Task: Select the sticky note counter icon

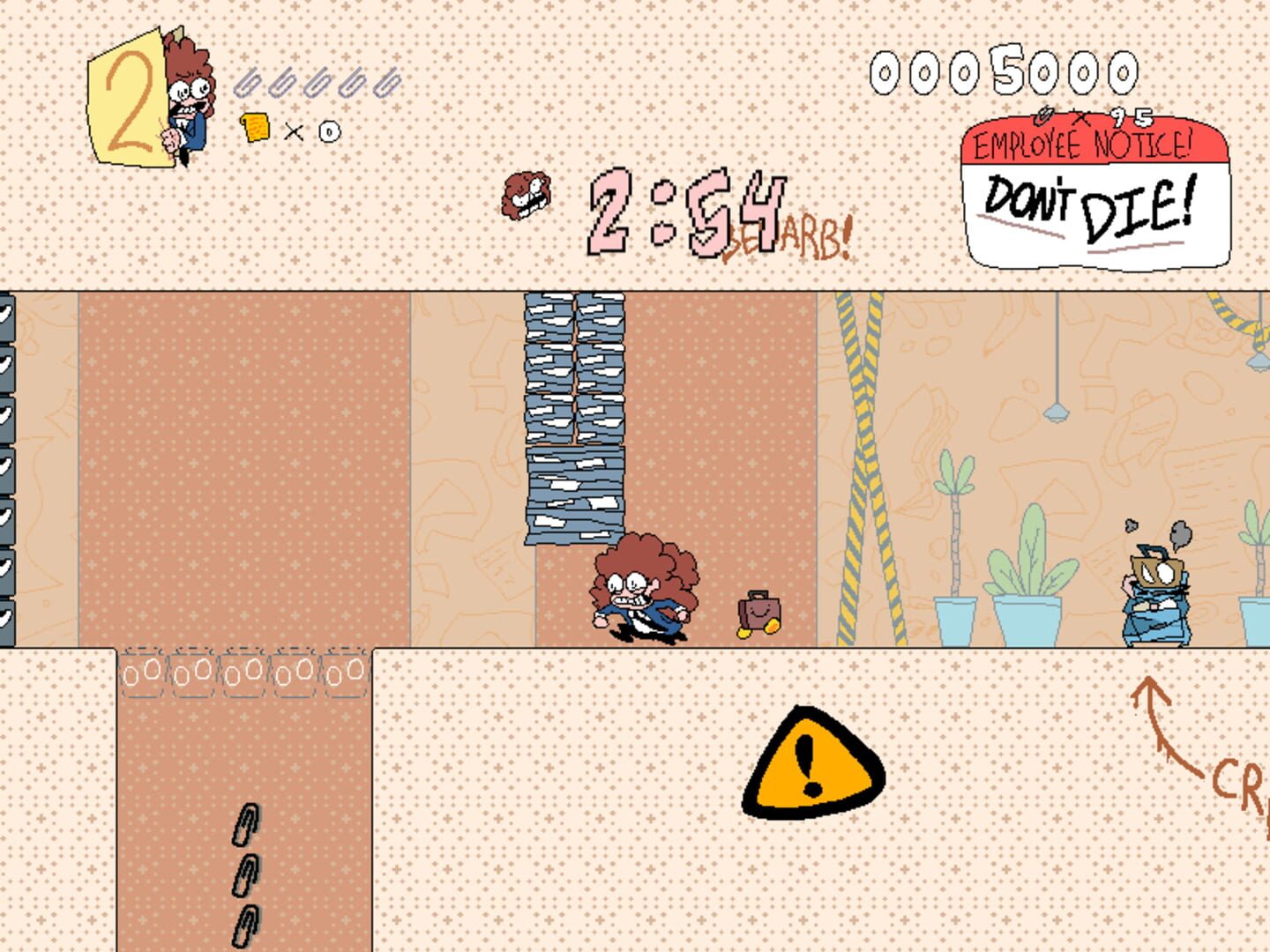Action: pyautogui.click(x=258, y=129)
